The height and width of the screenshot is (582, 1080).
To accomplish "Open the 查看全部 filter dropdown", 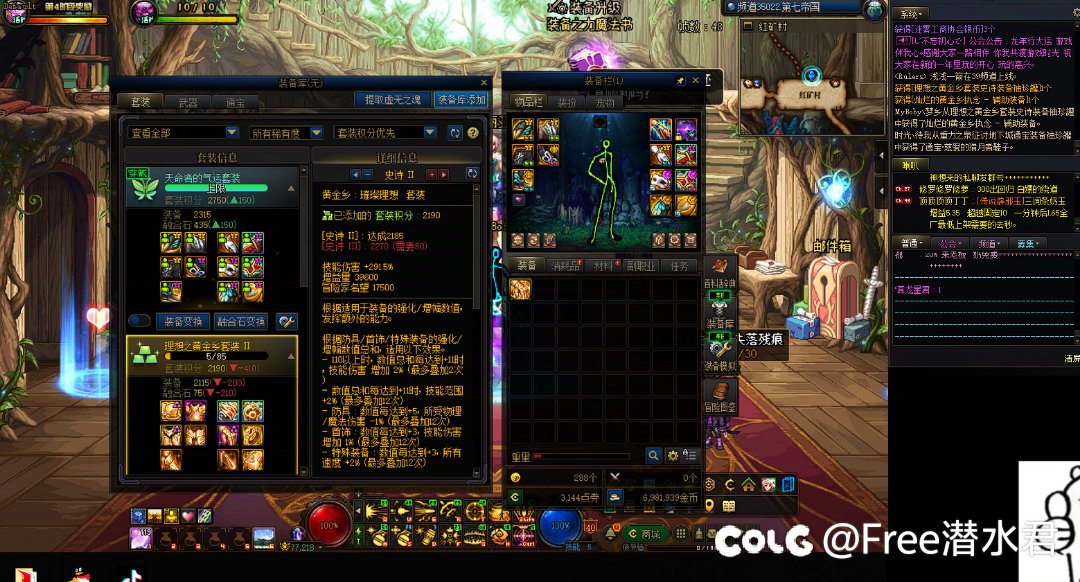I will point(231,132).
